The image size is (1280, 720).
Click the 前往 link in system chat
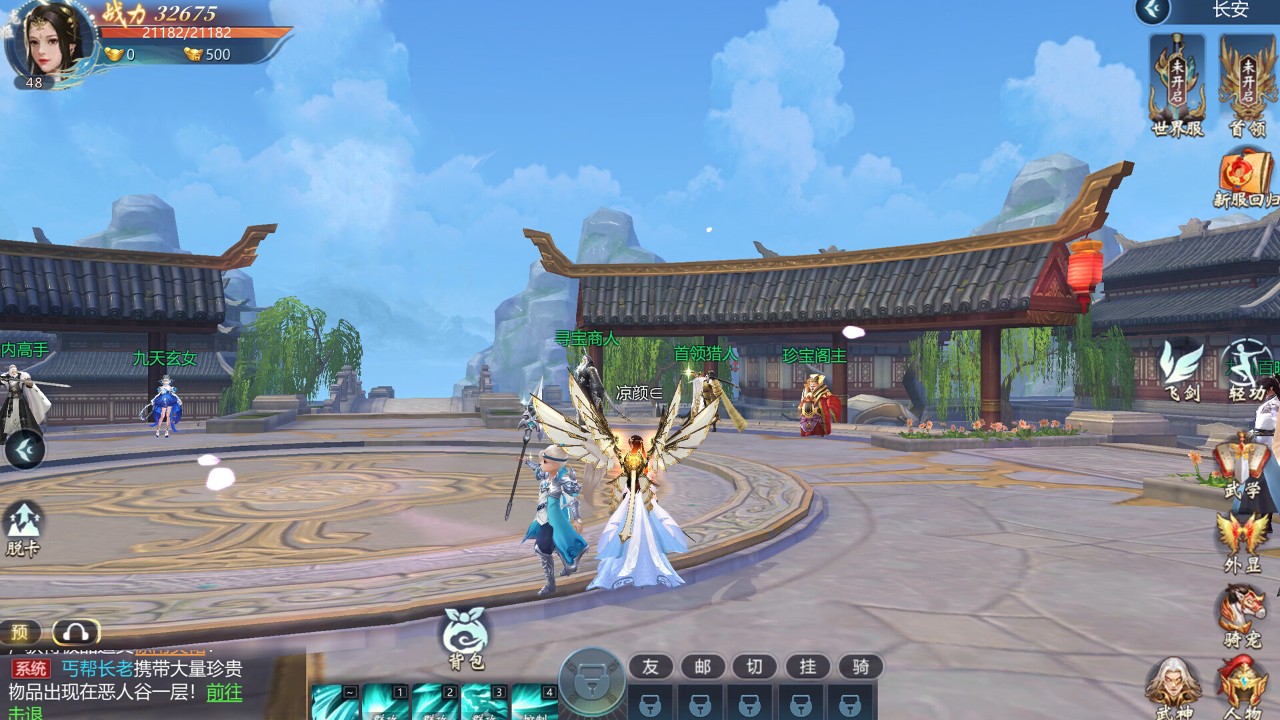point(224,692)
